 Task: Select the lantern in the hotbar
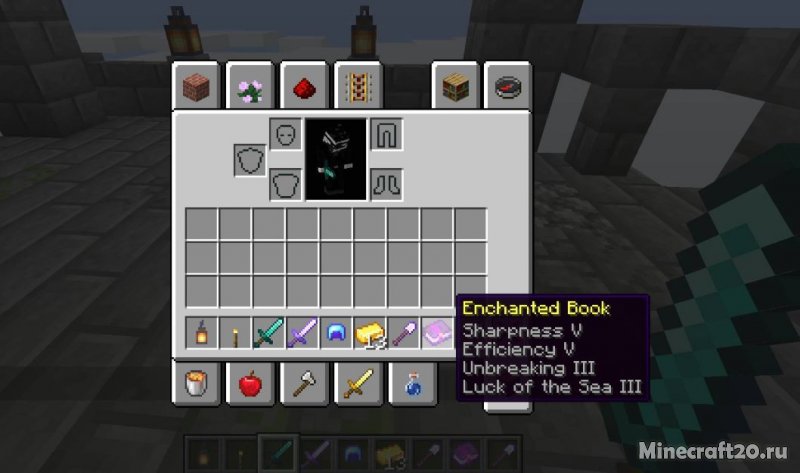pyautogui.click(x=202, y=332)
